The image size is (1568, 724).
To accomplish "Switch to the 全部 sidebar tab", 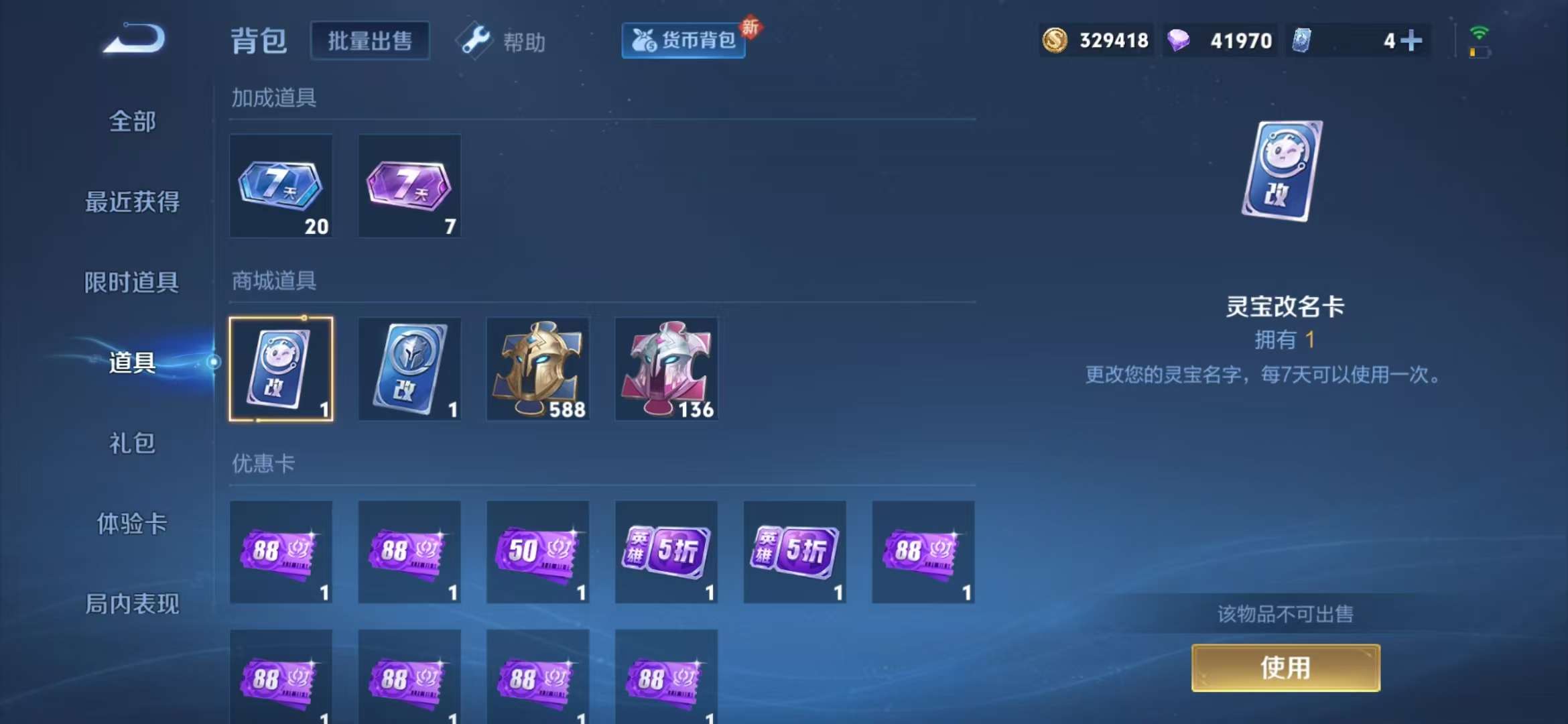I will click(x=131, y=122).
